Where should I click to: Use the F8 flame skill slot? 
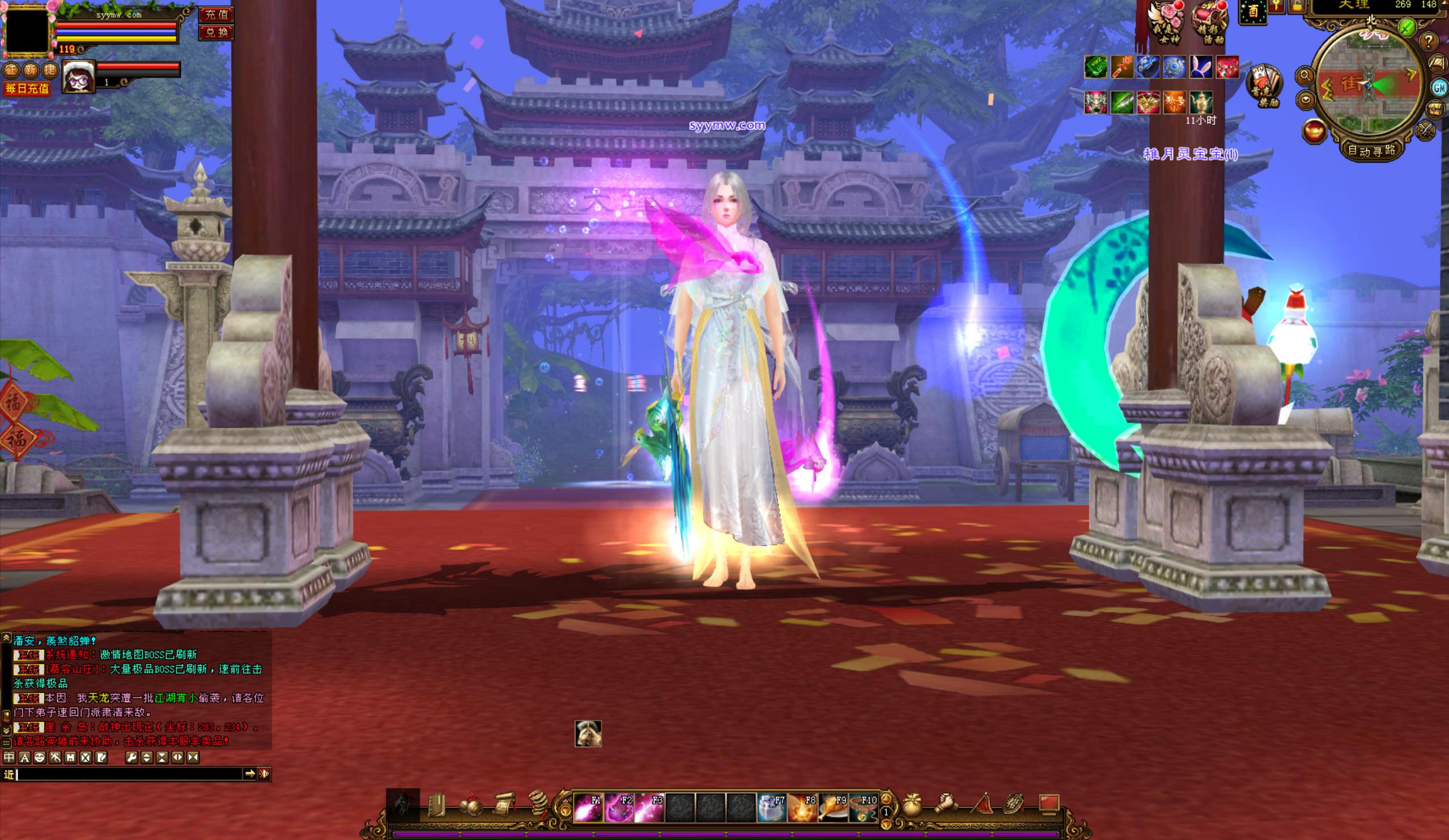(802, 807)
